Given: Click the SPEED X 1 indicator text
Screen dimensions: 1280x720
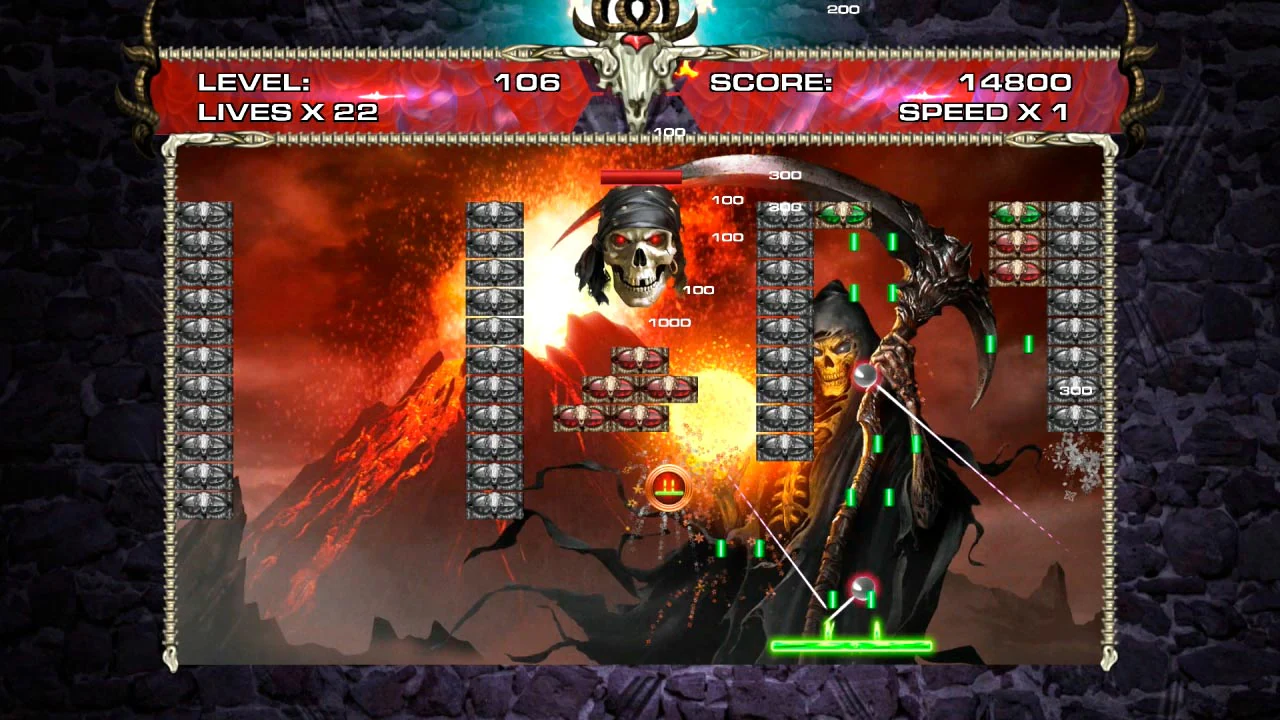Looking at the screenshot, I should pyautogui.click(x=985, y=112).
